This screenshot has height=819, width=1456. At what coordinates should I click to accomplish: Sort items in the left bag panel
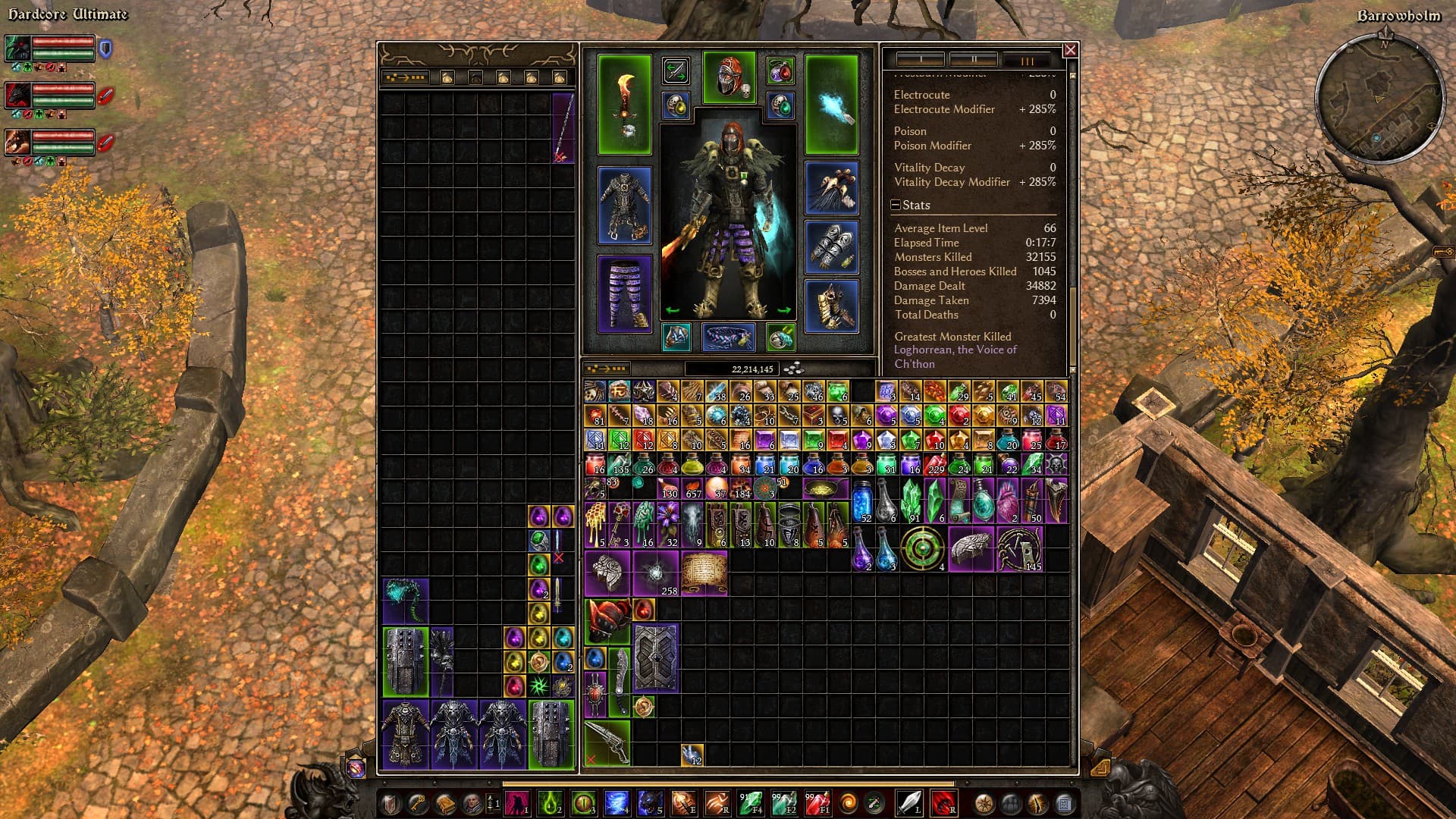click(405, 77)
